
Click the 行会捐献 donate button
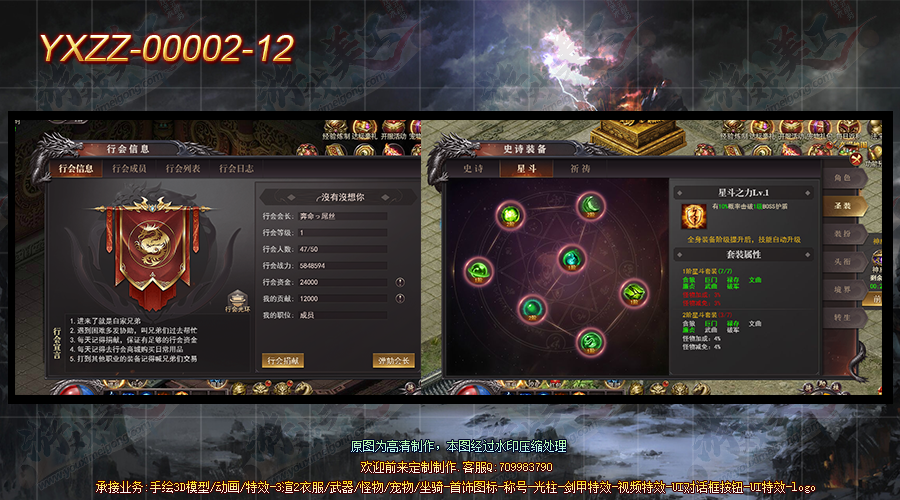click(282, 360)
